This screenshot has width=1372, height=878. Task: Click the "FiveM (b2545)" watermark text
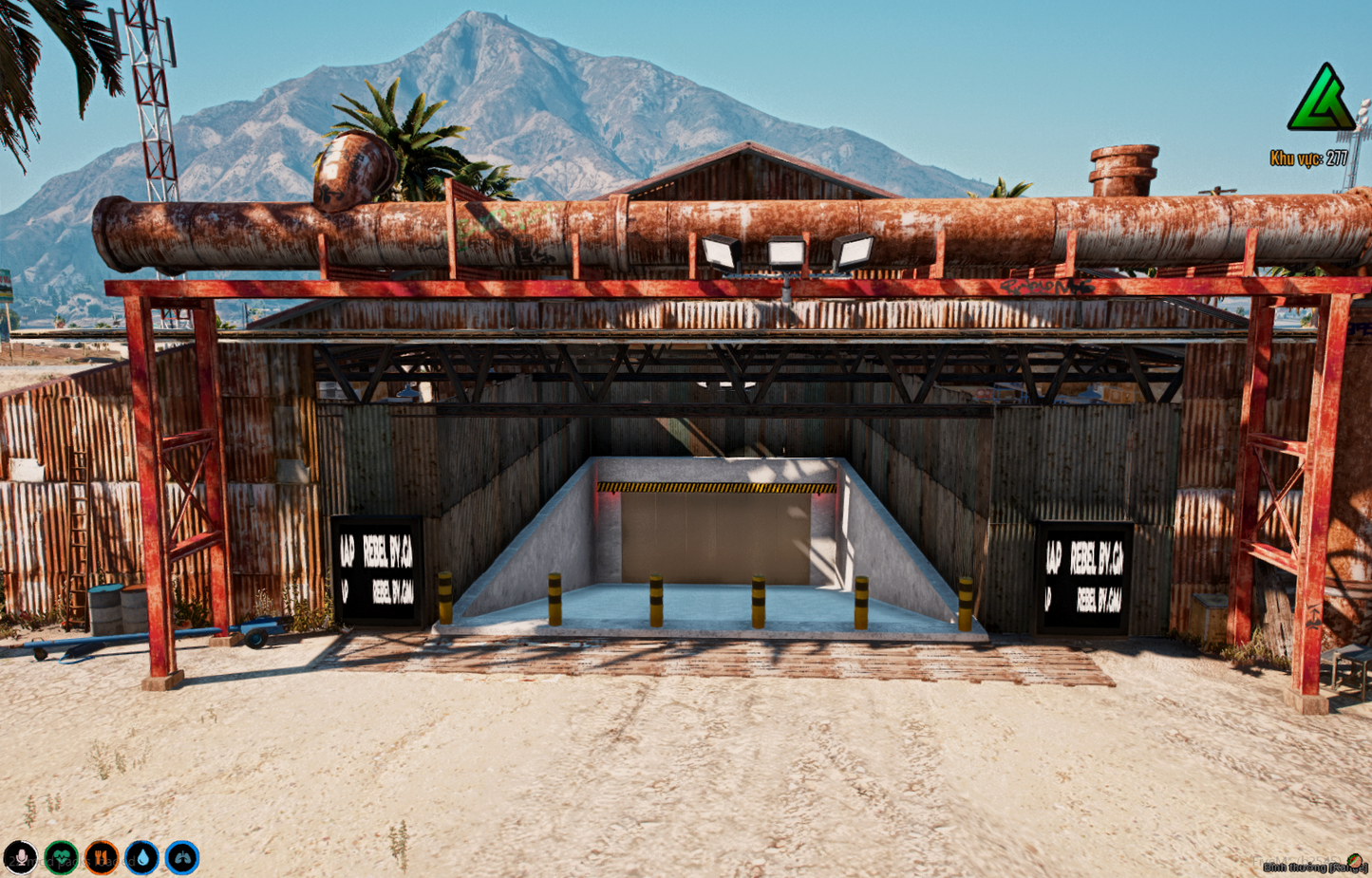[x=1297, y=860]
